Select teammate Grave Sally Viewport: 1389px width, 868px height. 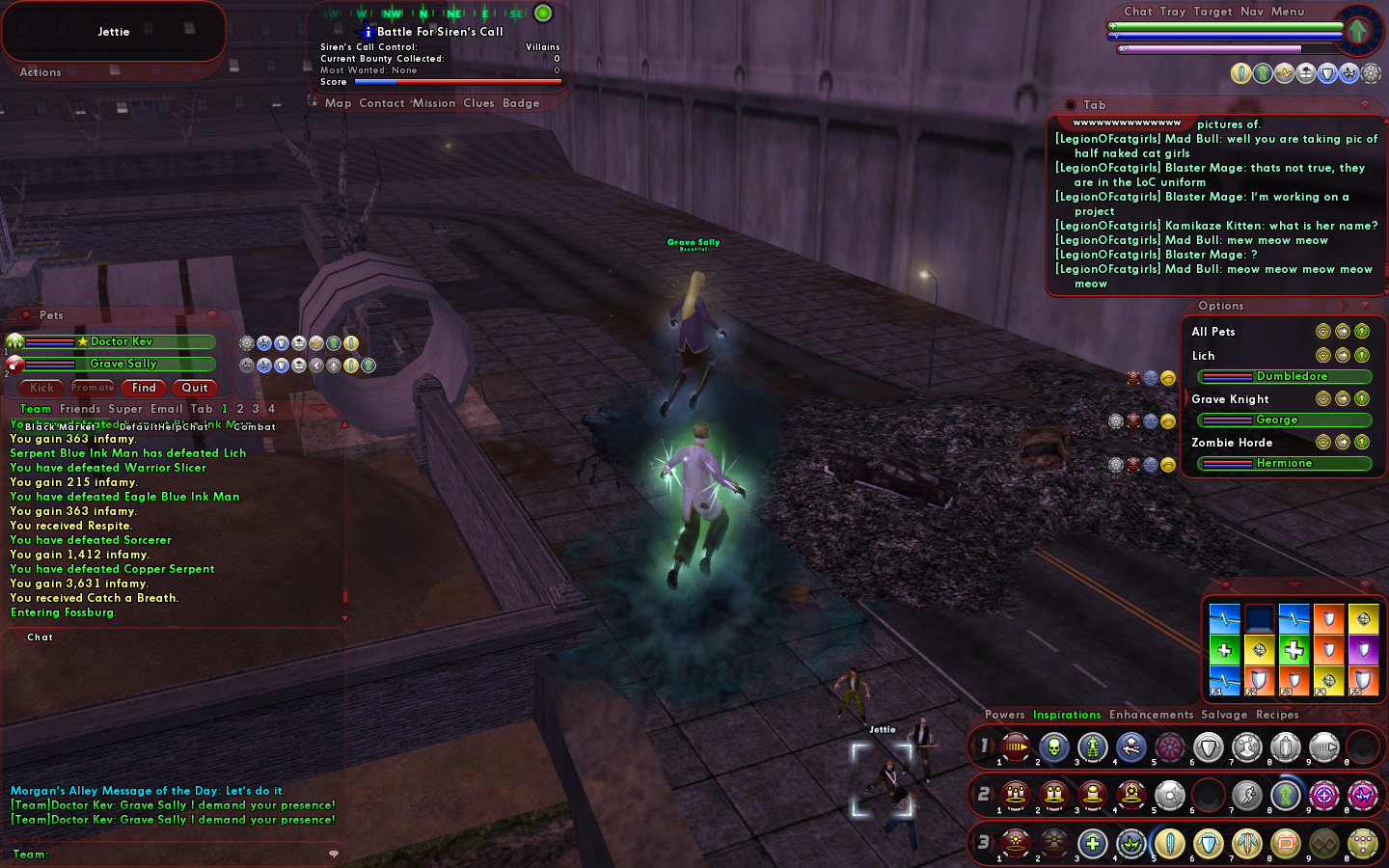[x=123, y=364]
